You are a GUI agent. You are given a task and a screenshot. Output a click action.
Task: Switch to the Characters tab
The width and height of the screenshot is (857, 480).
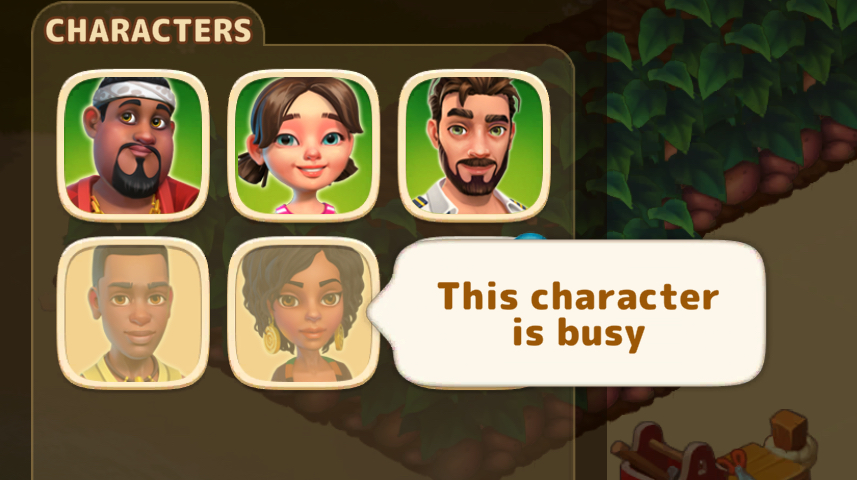tap(148, 30)
